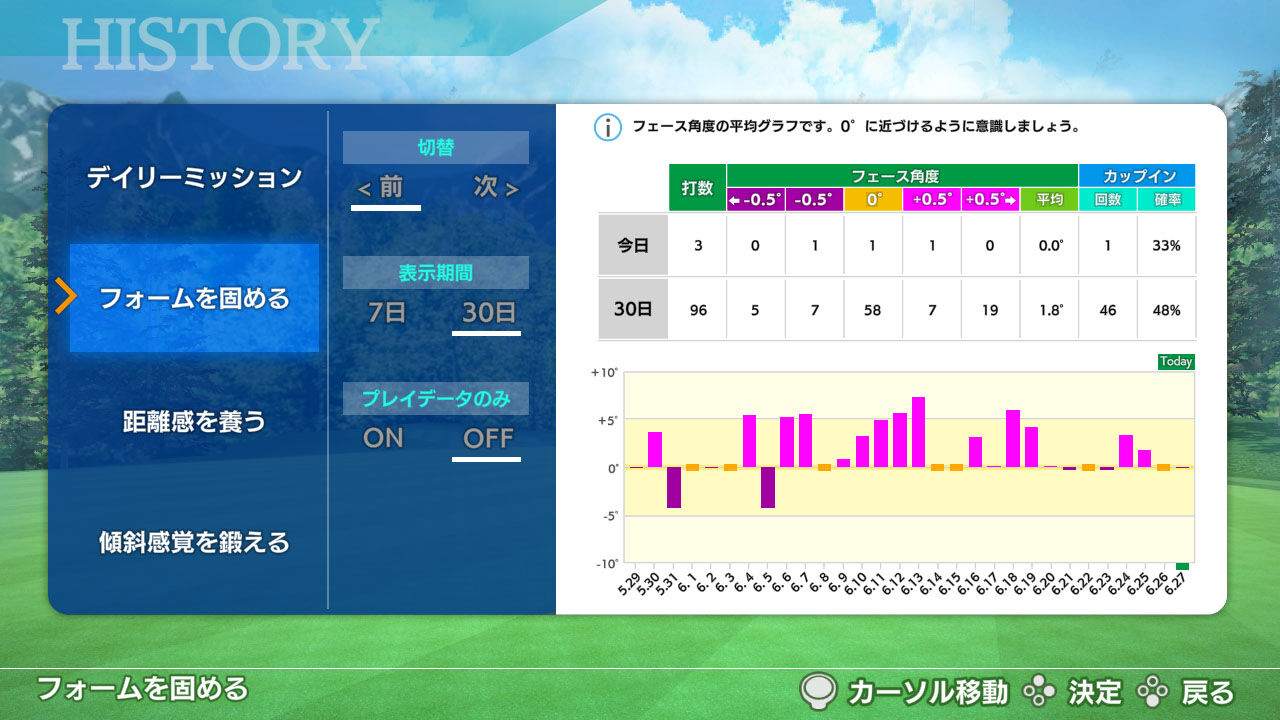Disable プレイデータのみ by selecting OFF
Screen dimensions: 1280x720
pyautogui.click(x=487, y=438)
